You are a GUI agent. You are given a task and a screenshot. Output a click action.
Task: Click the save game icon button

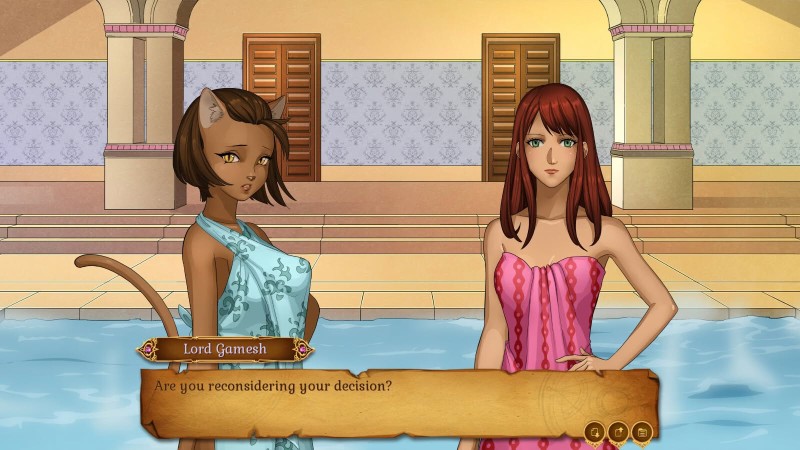[x=595, y=432]
